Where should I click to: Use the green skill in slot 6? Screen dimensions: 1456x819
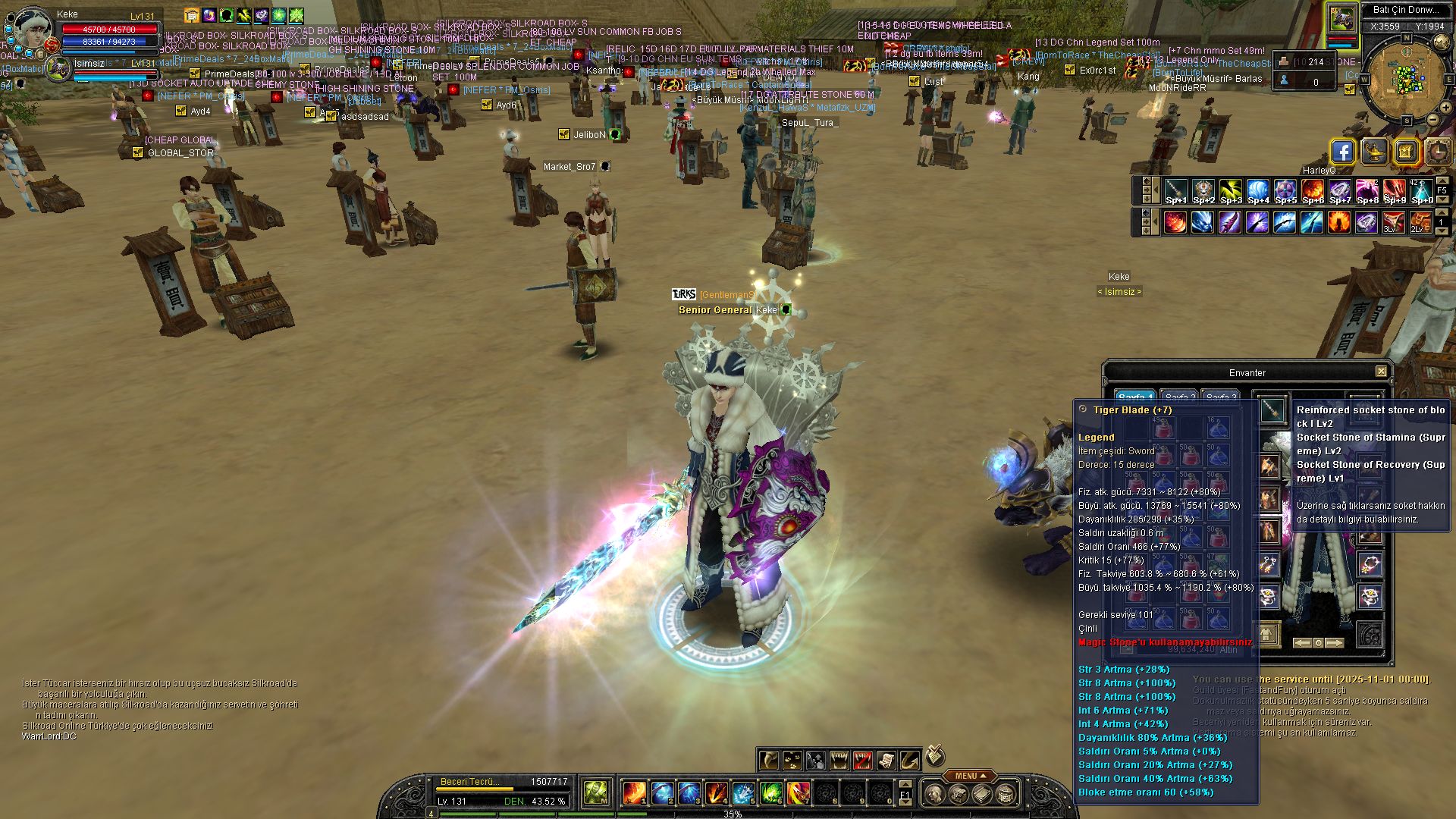770,793
